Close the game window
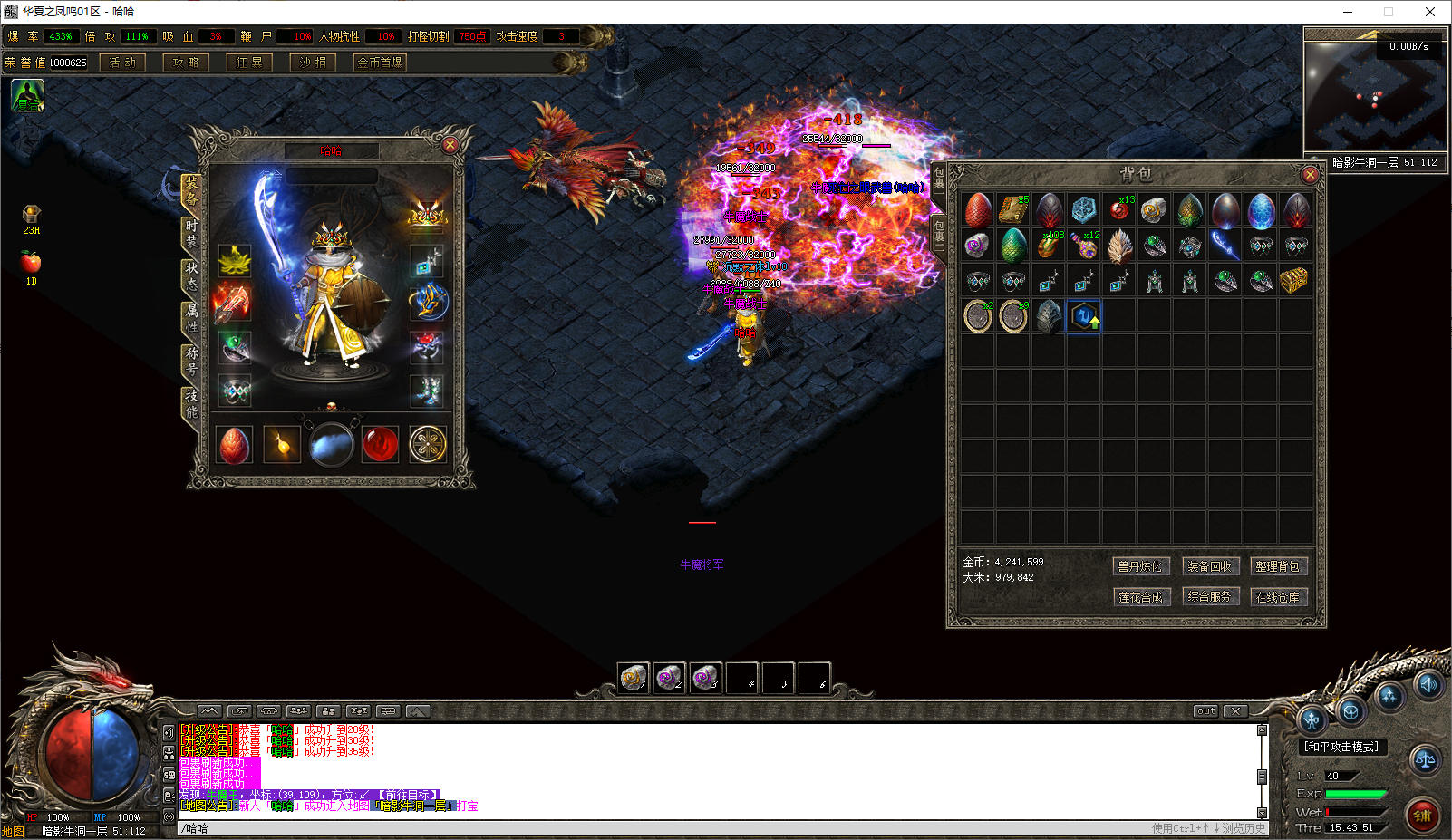1452x840 pixels. pos(1430,12)
